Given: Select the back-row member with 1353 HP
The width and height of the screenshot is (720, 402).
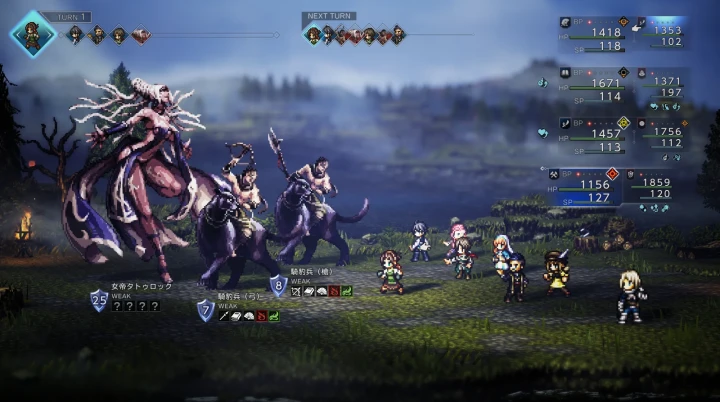Looking at the screenshot, I should point(660,34).
